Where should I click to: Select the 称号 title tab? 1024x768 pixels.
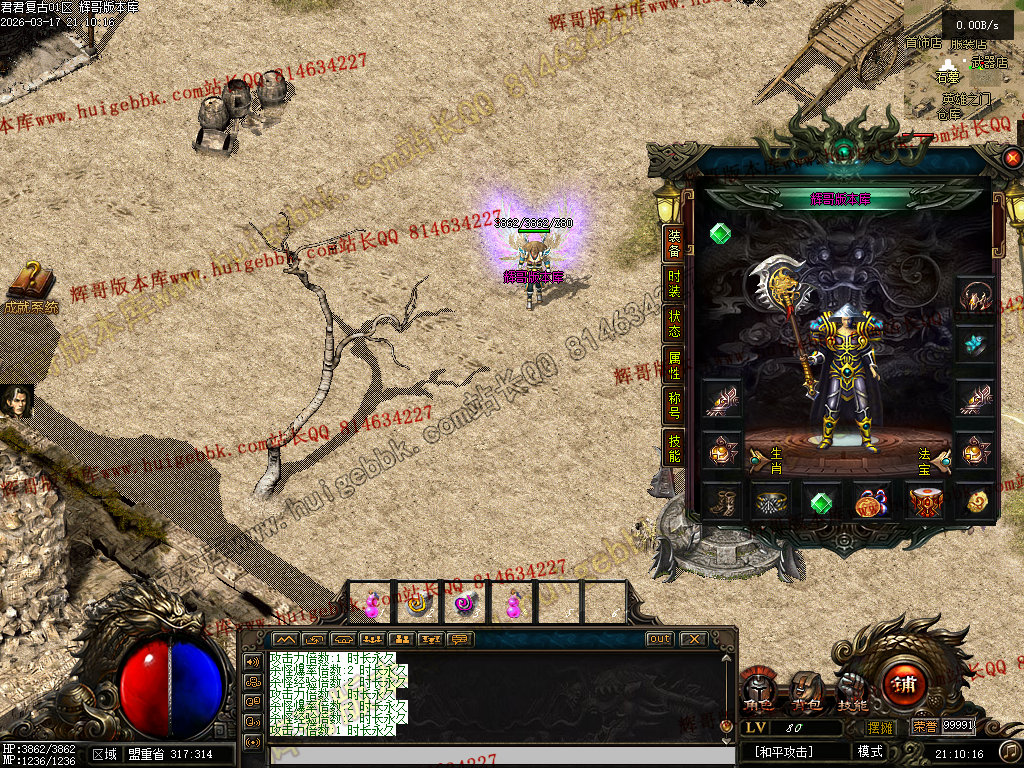pyautogui.click(x=675, y=405)
